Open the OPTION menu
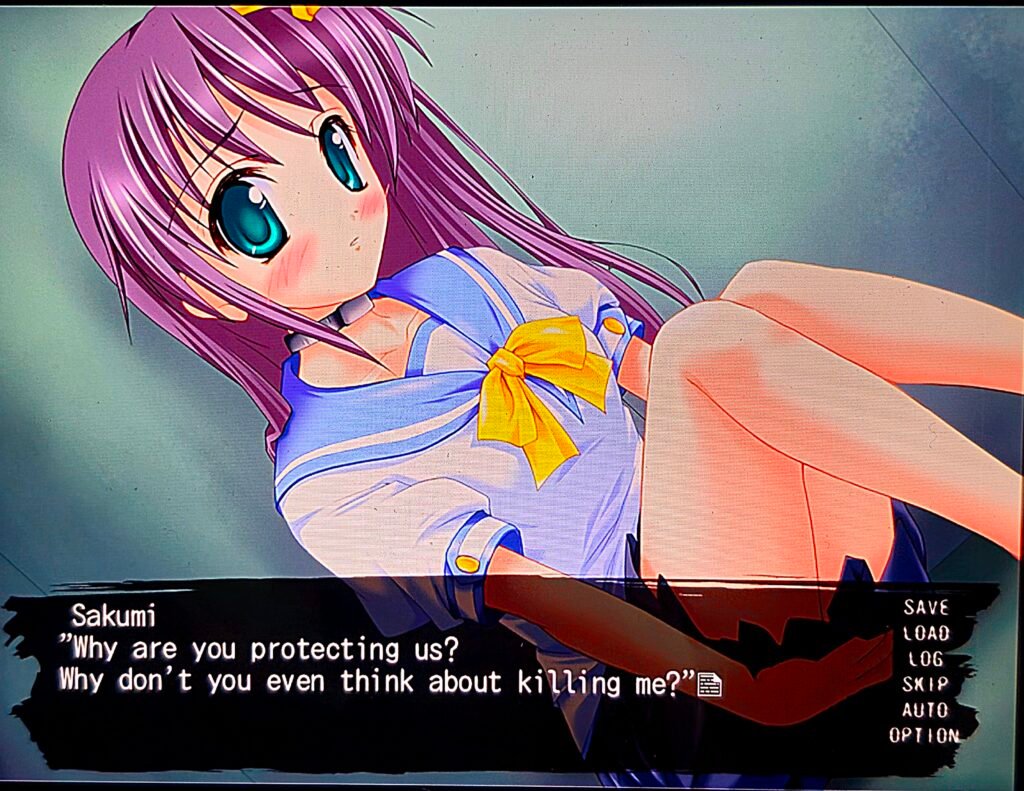 (x=924, y=736)
